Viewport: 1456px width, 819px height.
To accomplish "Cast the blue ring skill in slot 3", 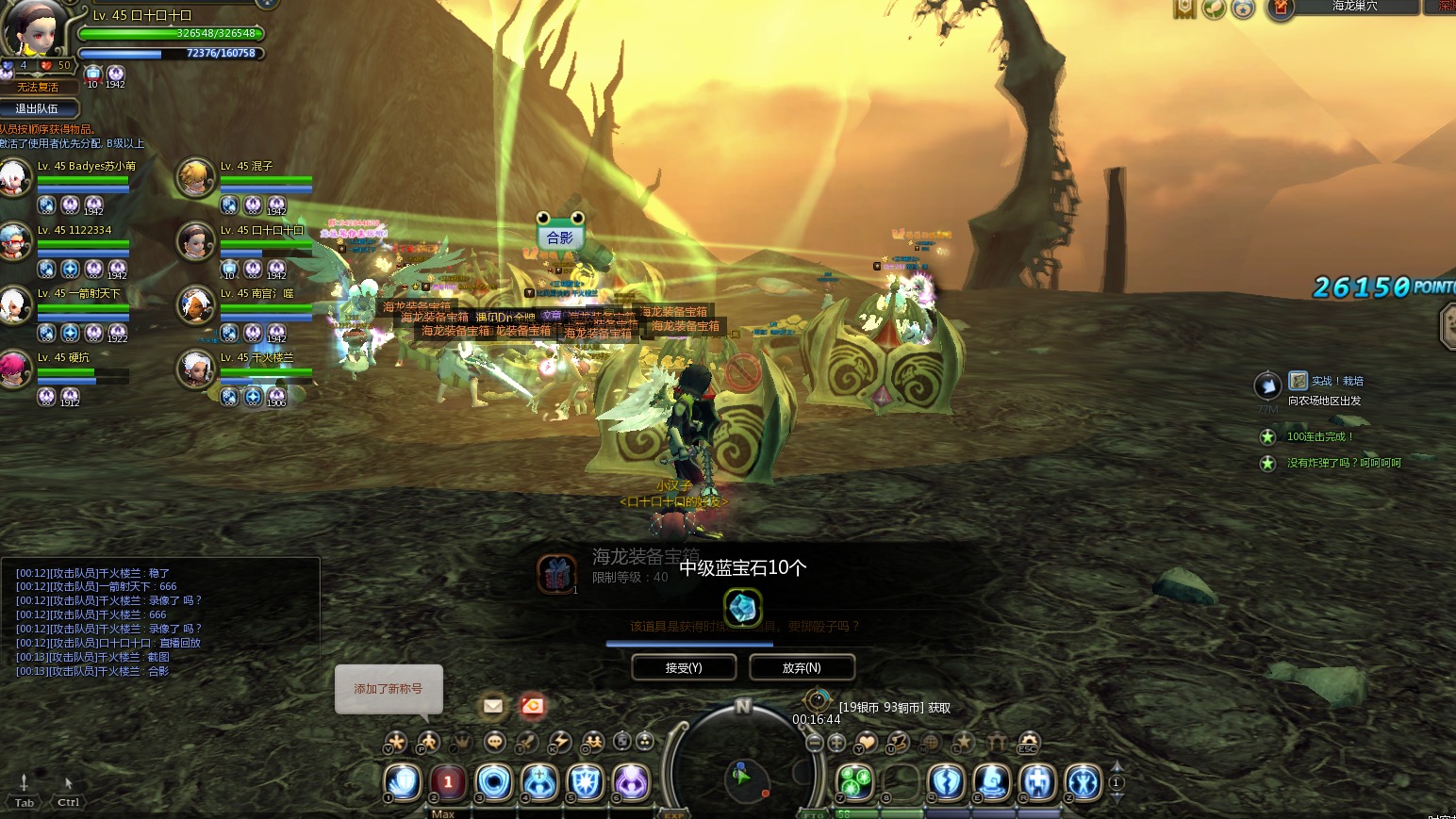I will (493, 782).
